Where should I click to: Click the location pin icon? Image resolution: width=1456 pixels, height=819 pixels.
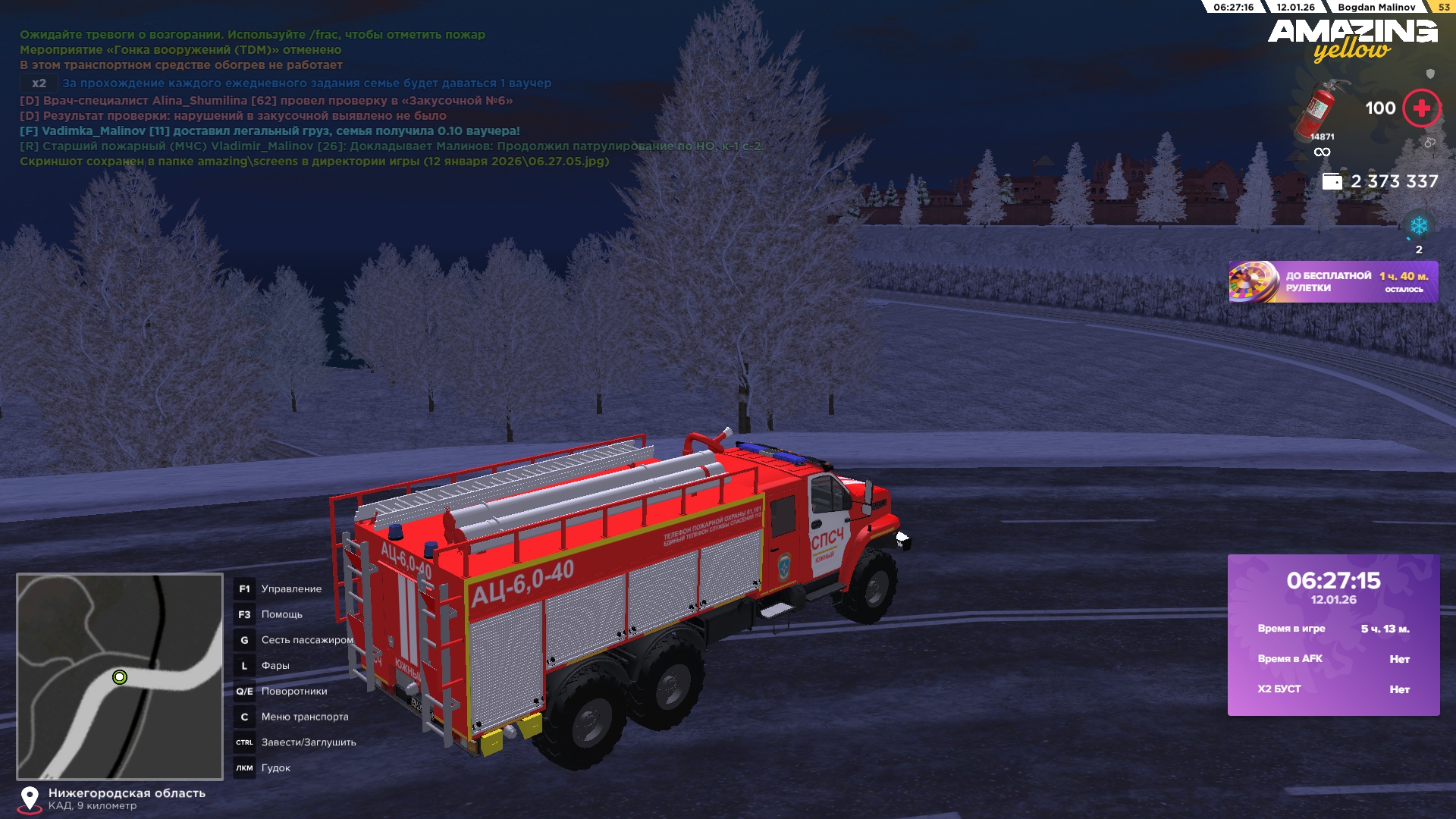pyautogui.click(x=30, y=798)
